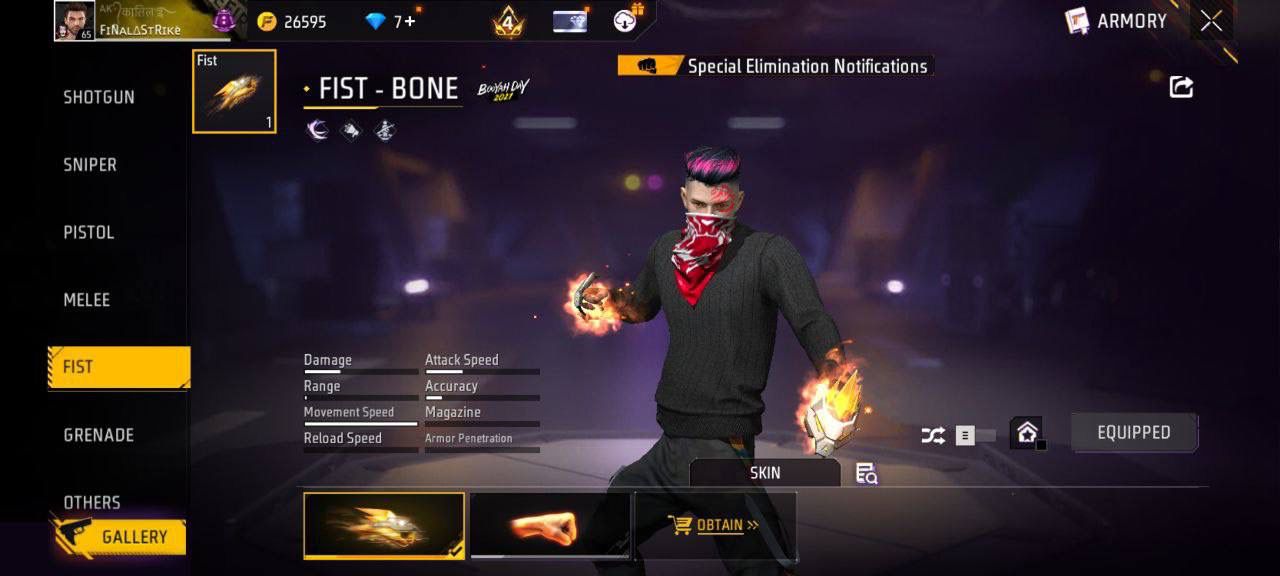
Task: Click the share icon
Action: [1181, 87]
